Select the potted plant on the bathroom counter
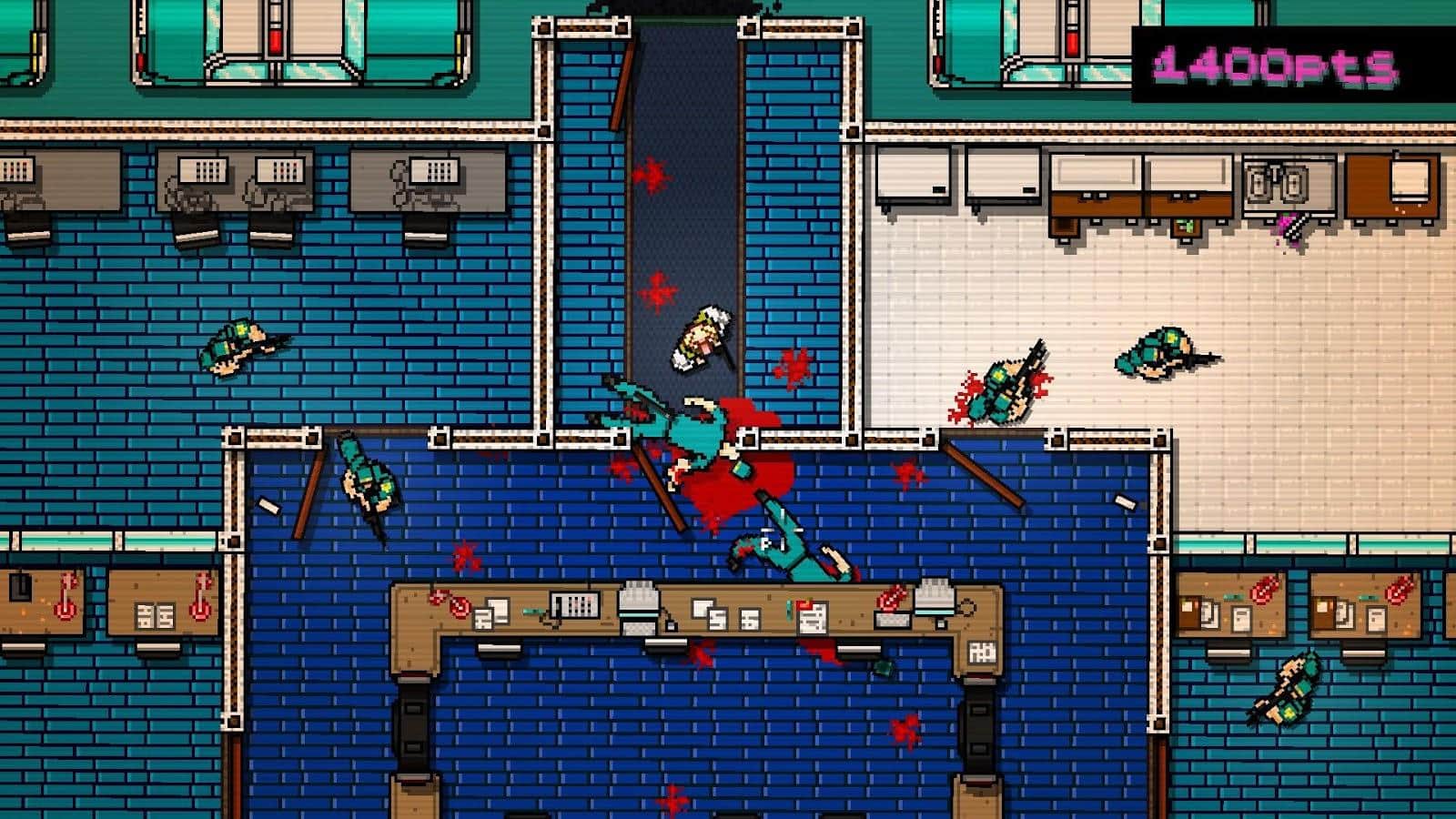Viewport: 1456px width, 819px height. 1185,225
